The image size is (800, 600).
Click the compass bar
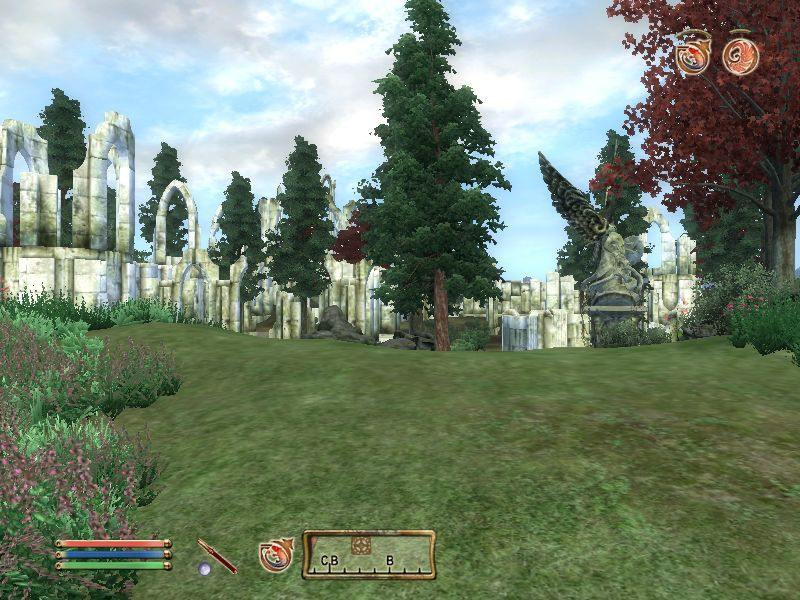coord(369,555)
